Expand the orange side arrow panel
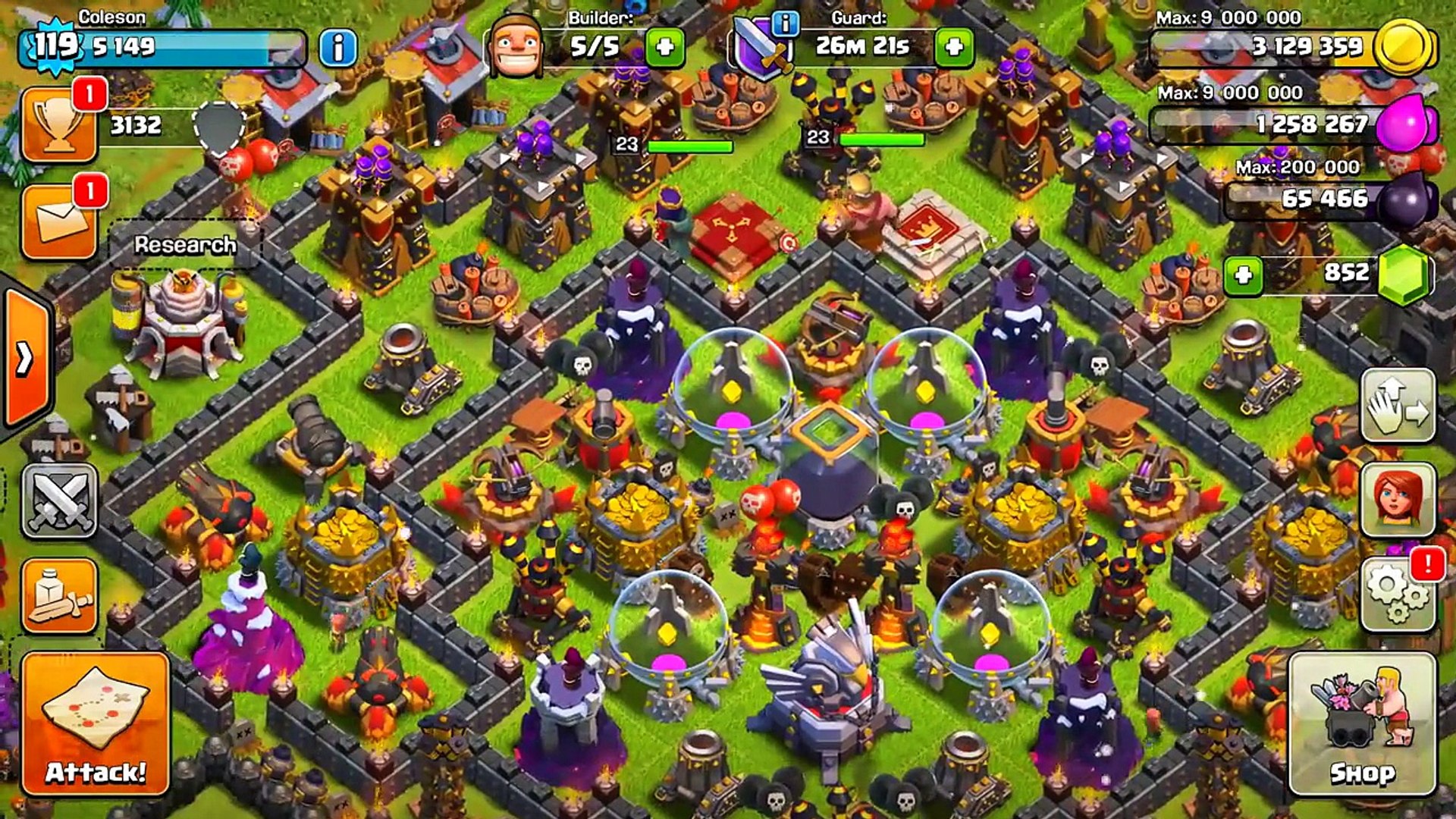The height and width of the screenshot is (819, 1456). pos(26,358)
